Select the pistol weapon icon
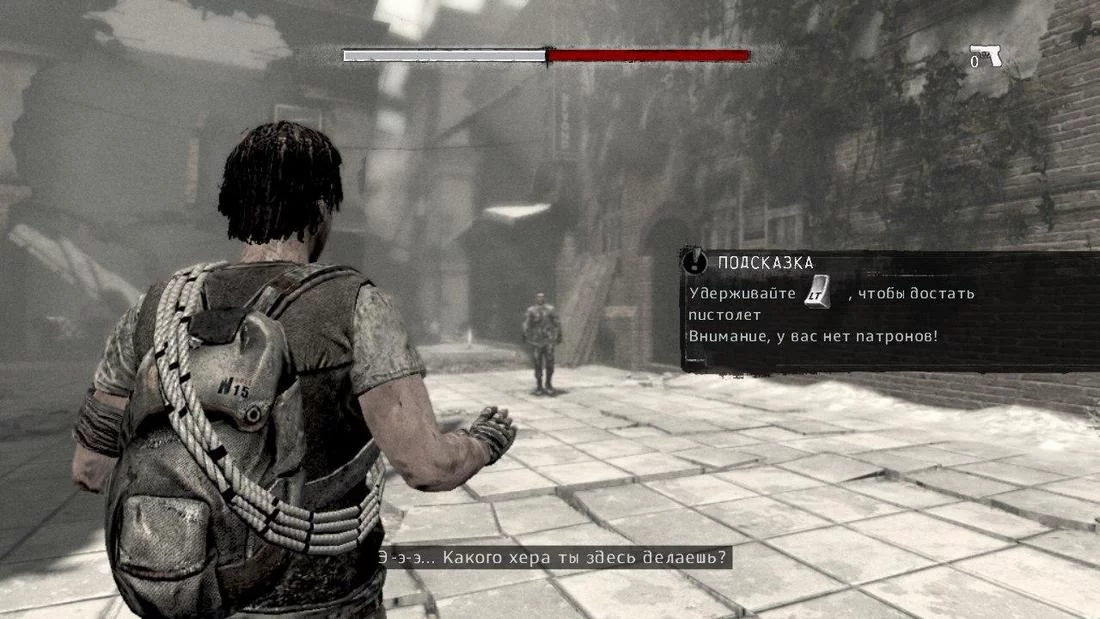1100x619 pixels. coord(986,56)
